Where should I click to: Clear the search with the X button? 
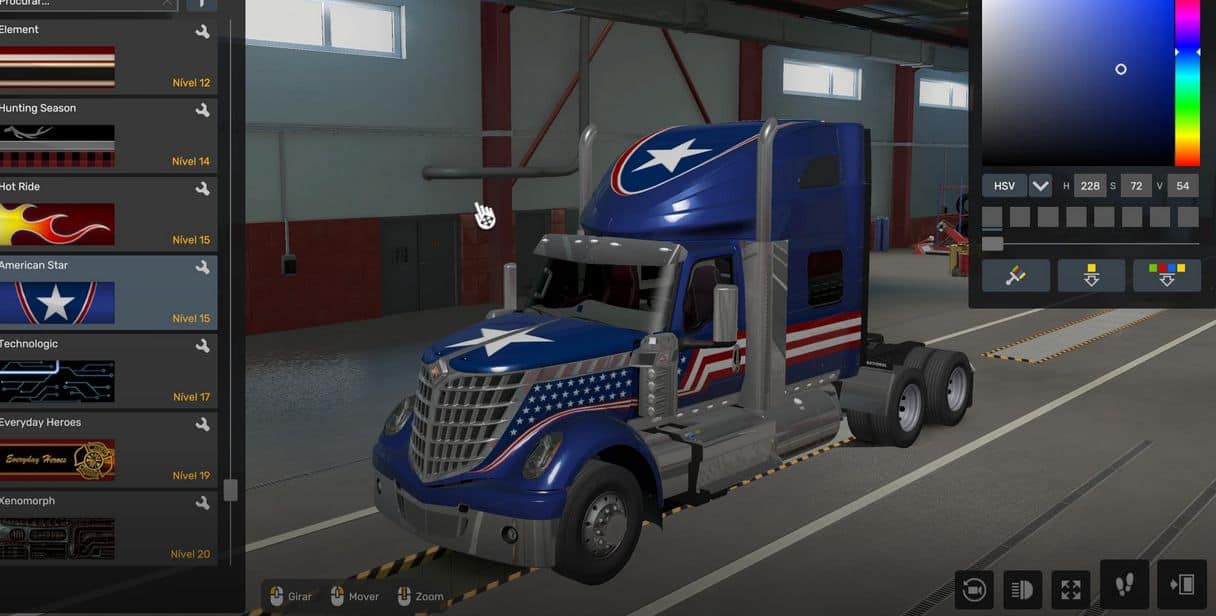166,3
